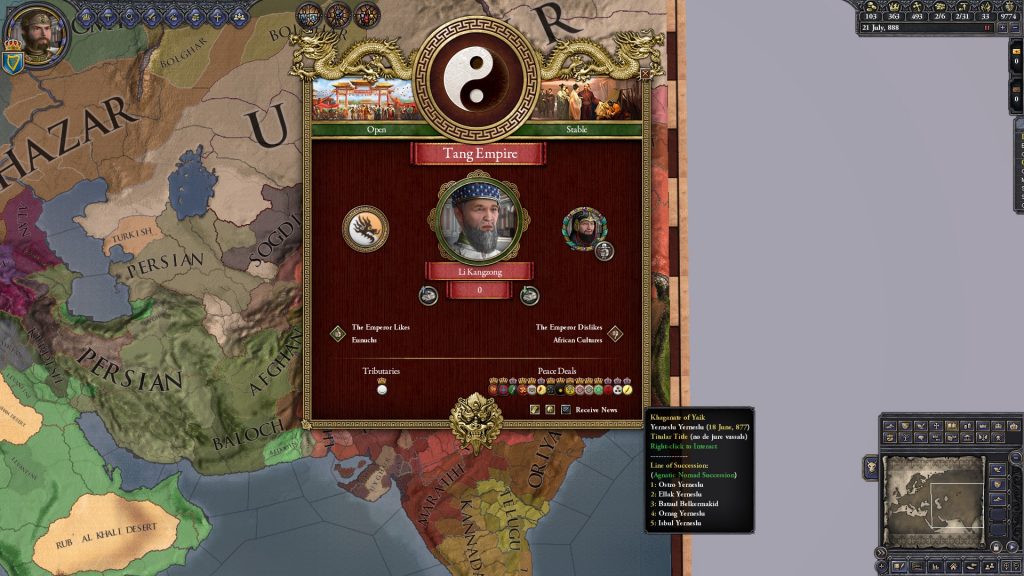Click the world minimap

pos(933,500)
